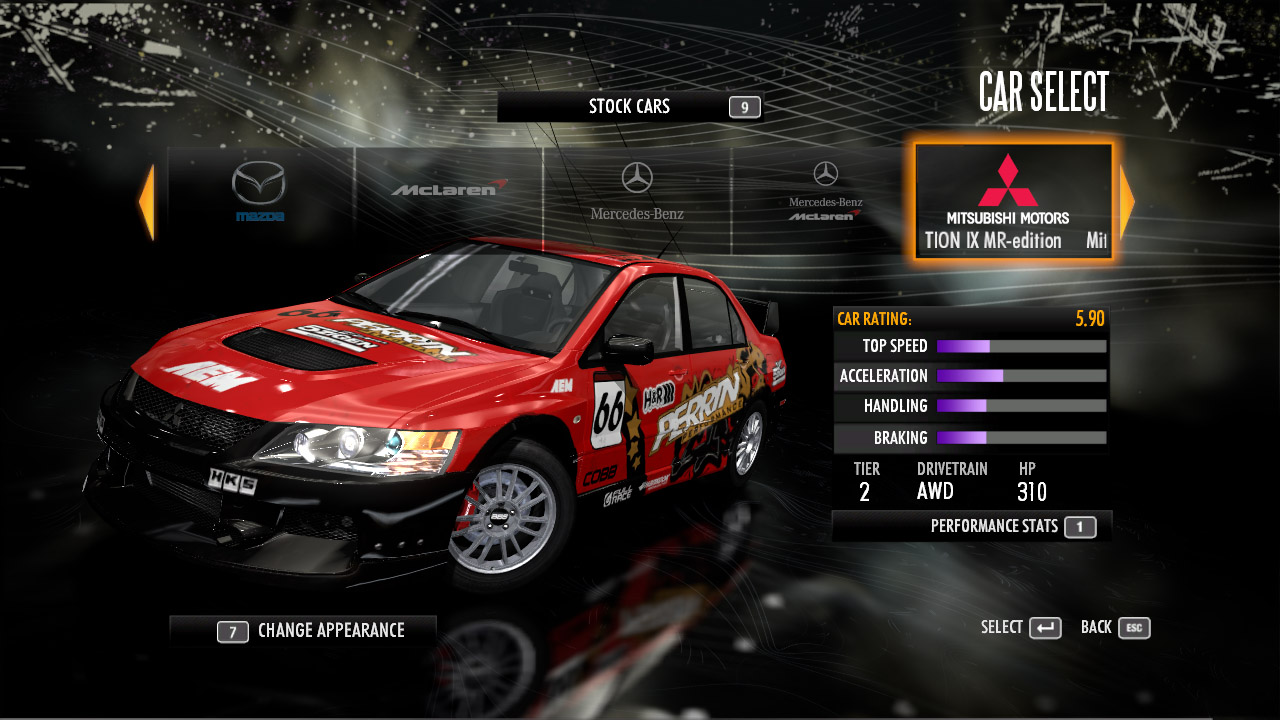Select the highlighted Mitsubishi Motors tile
Image resolution: width=1280 pixels, height=720 pixels.
[x=1012, y=202]
